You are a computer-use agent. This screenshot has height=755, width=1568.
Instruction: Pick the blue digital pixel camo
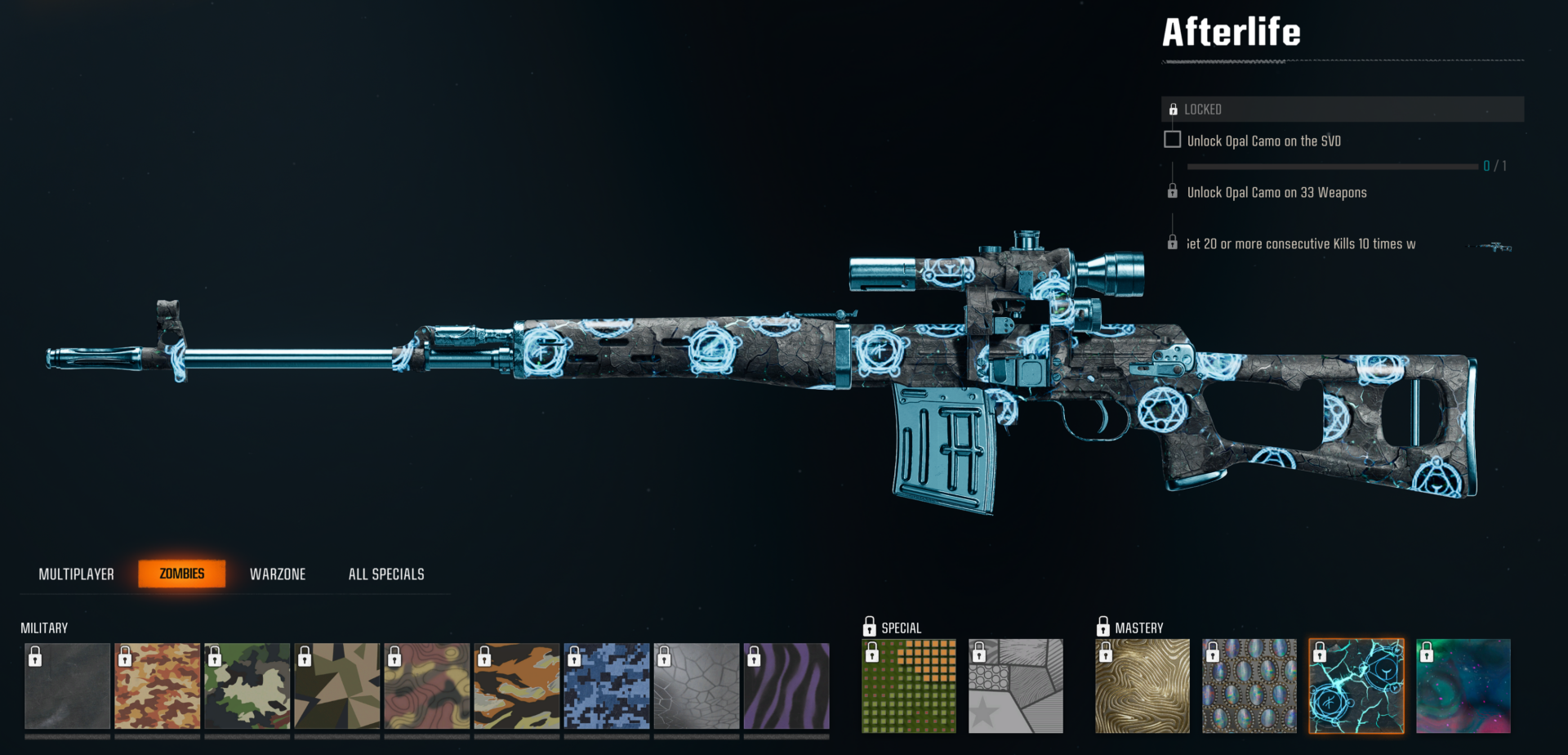click(x=606, y=686)
